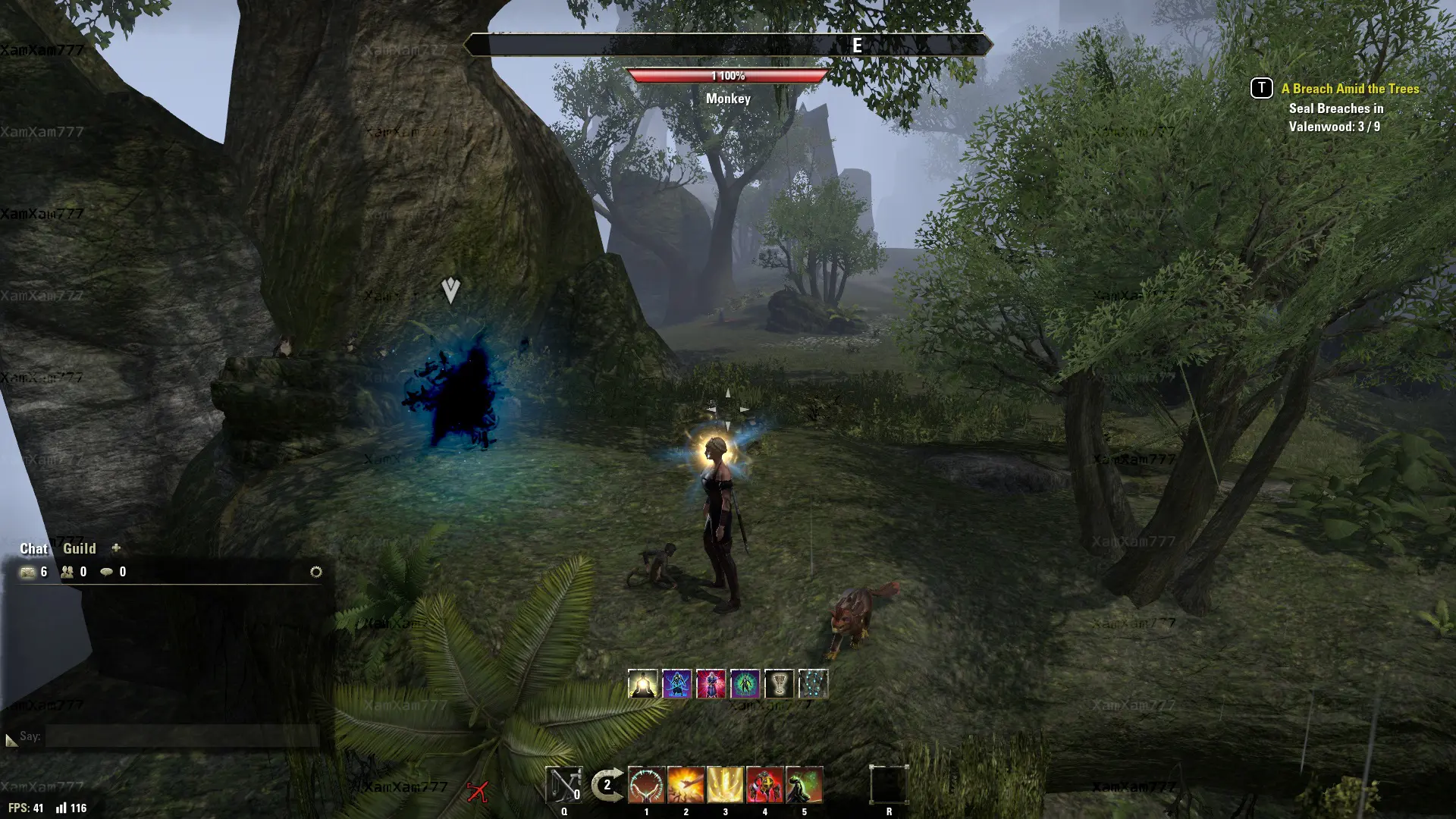The image size is (1456, 819).
Task: Cast the fiery solar burst ability
Action: (686, 785)
